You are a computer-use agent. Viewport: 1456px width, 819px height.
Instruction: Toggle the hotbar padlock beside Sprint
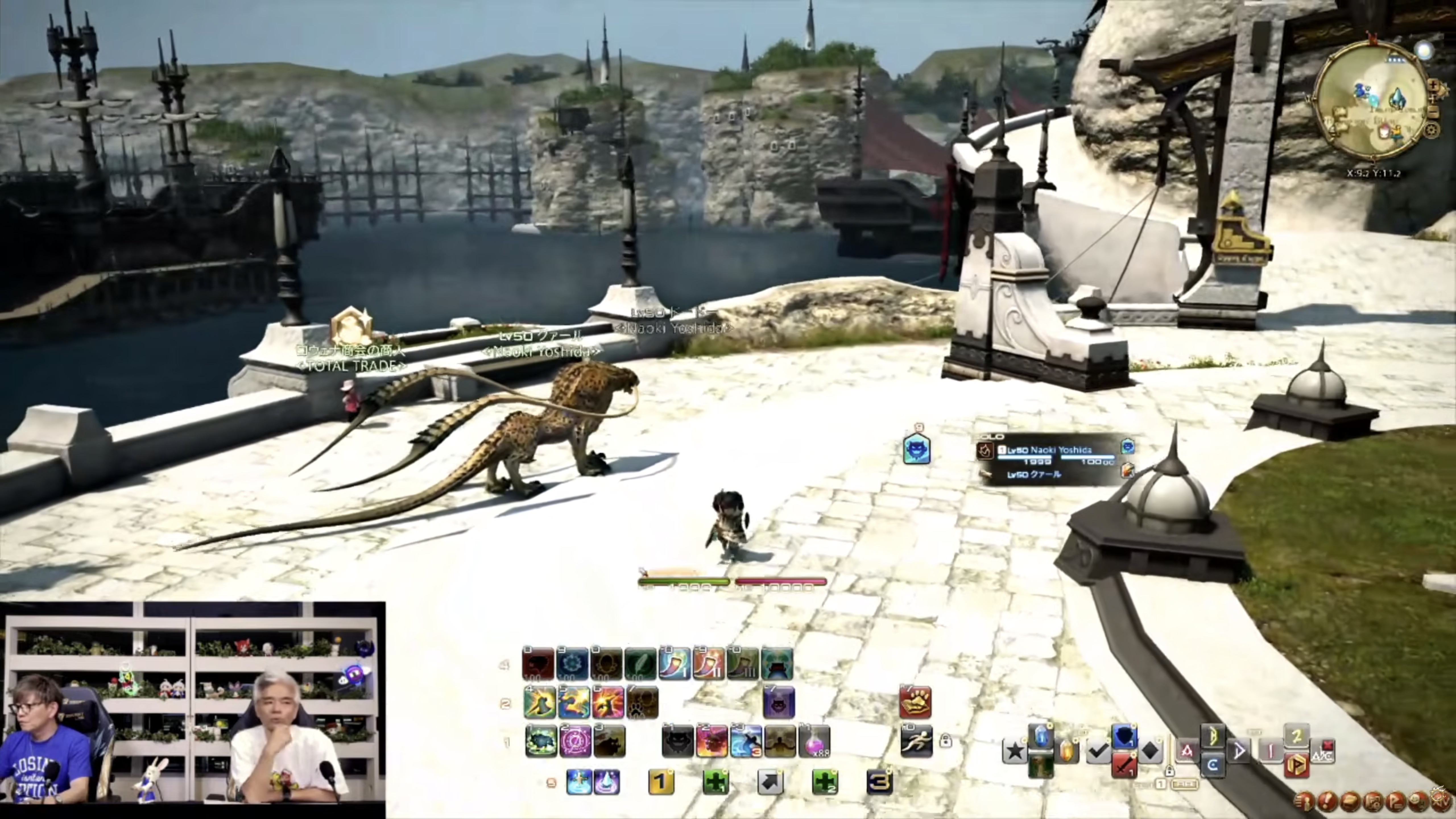pyautogui.click(x=946, y=741)
